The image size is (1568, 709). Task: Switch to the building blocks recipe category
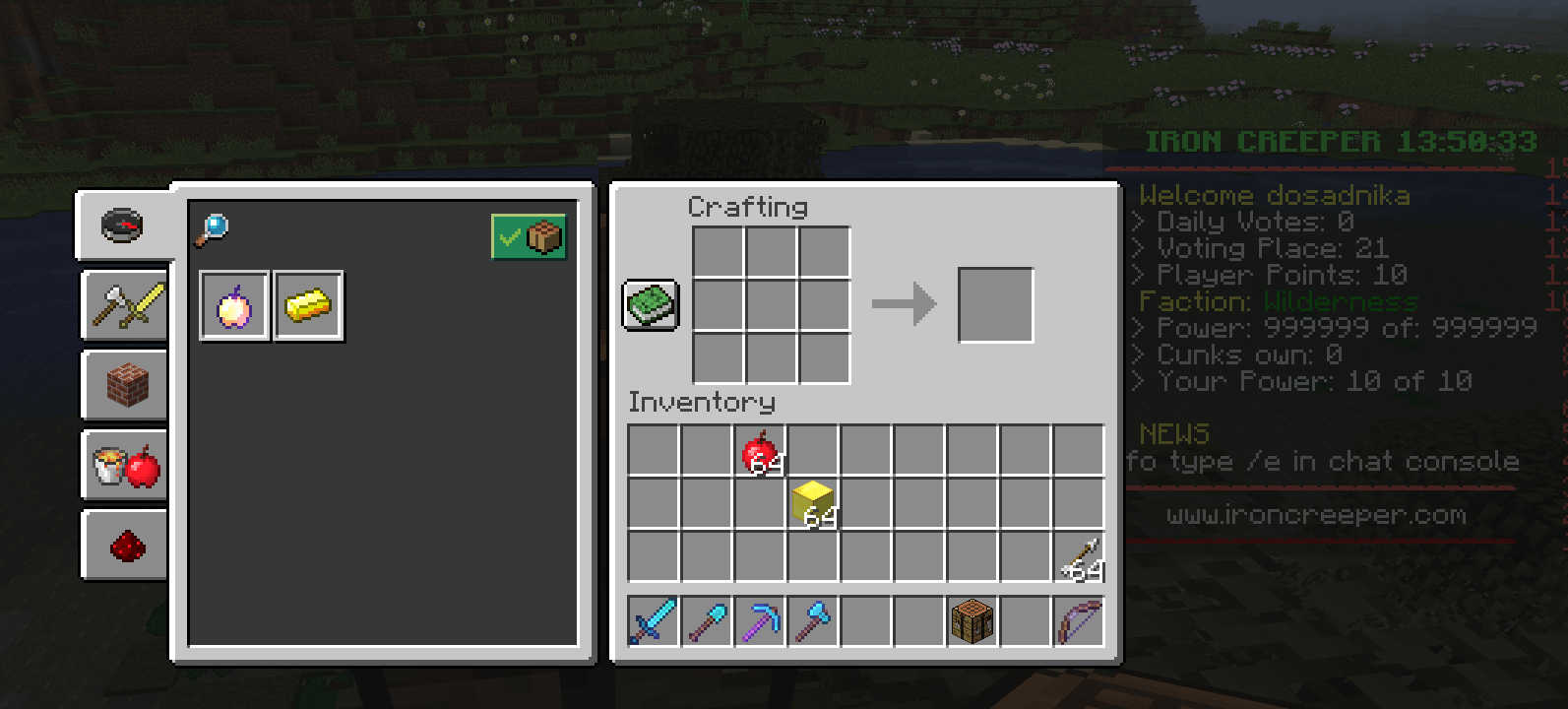124,384
